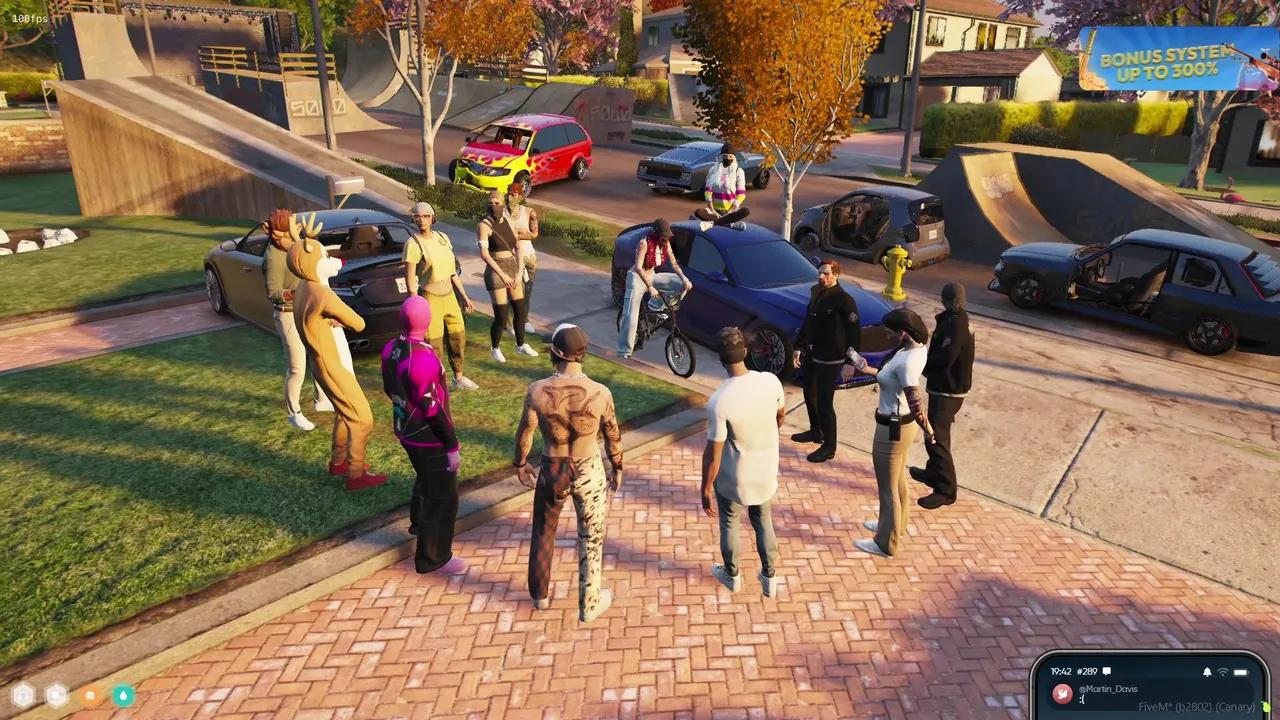1280x720 pixels.
Task: Click the orange hunger status icon
Action: 90,695
